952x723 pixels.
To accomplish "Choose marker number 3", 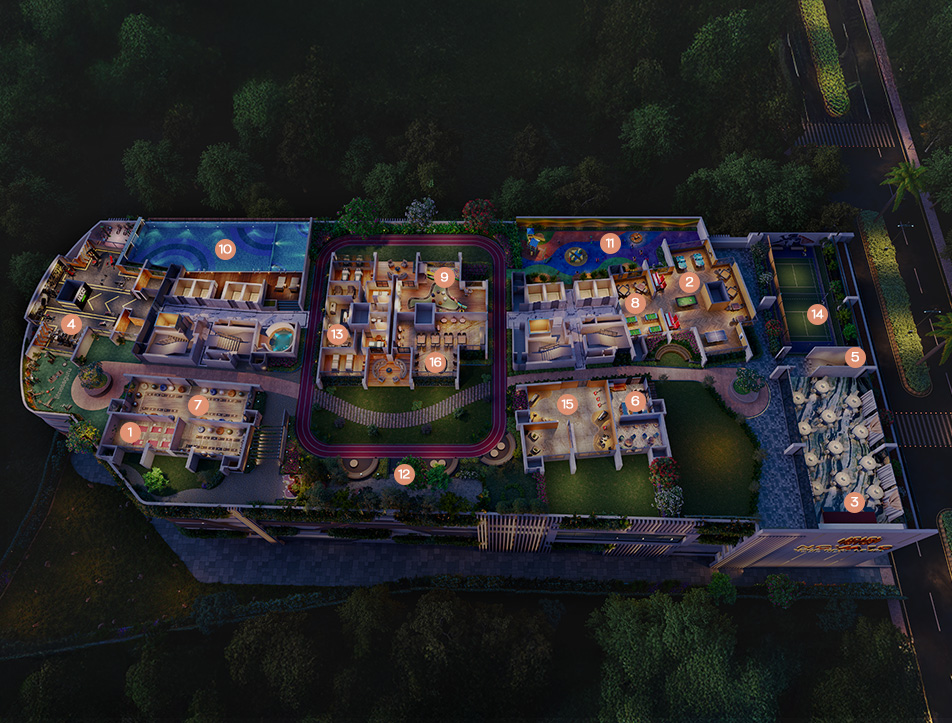I will pyautogui.click(x=853, y=502).
